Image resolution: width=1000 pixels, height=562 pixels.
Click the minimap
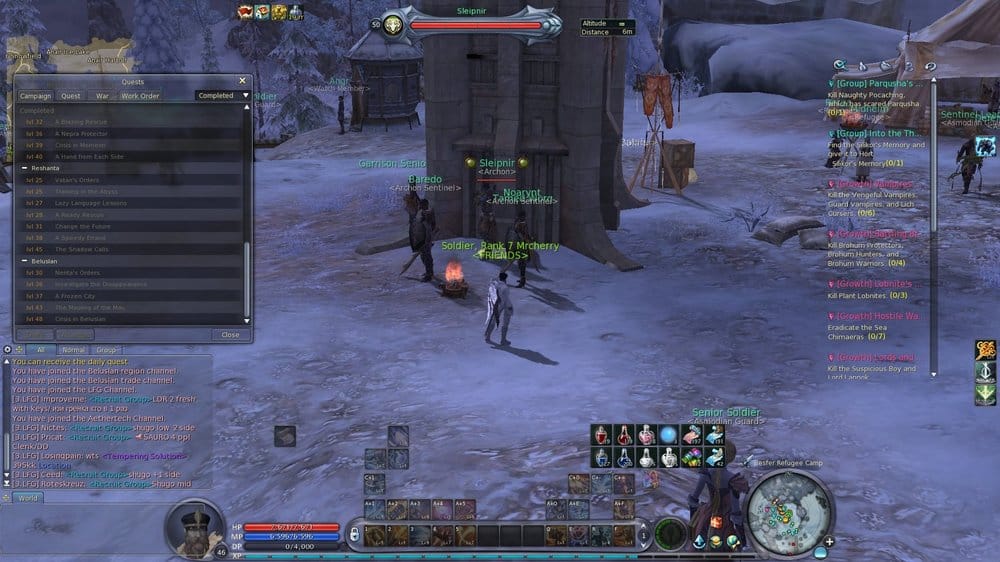(x=789, y=511)
